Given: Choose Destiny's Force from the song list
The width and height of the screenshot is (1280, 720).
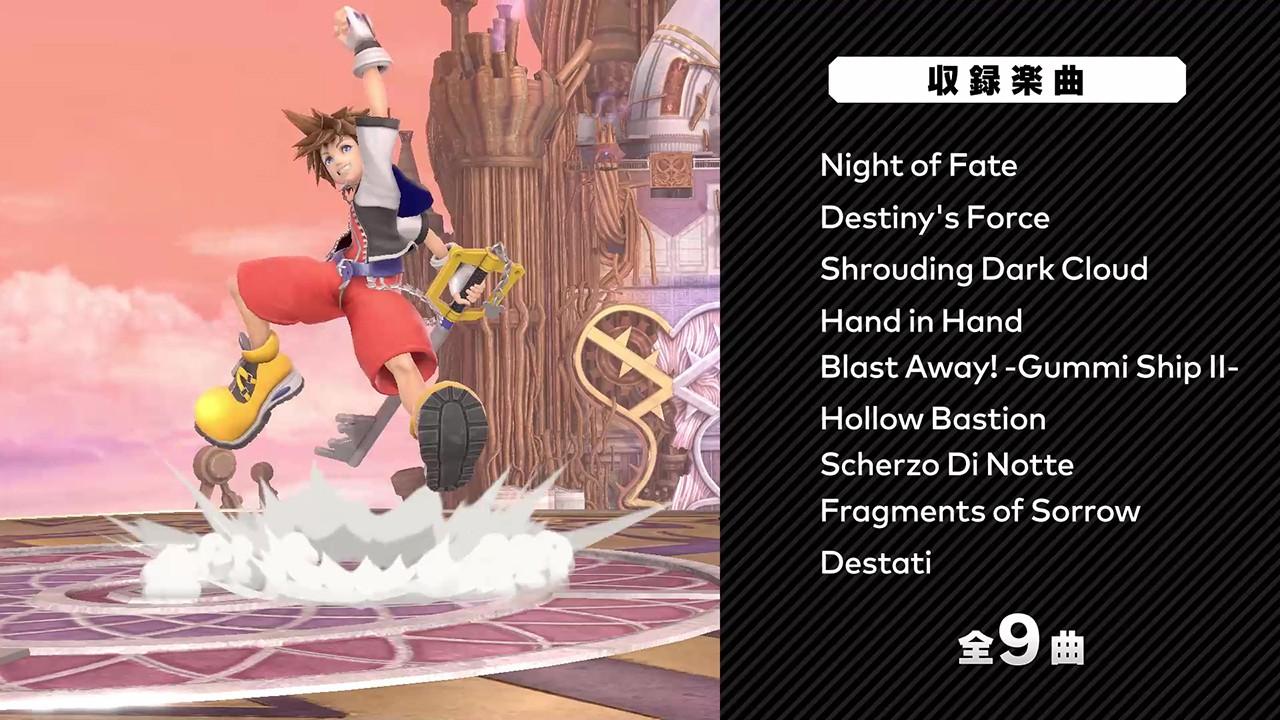Looking at the screenshot, I should (934, 218).
